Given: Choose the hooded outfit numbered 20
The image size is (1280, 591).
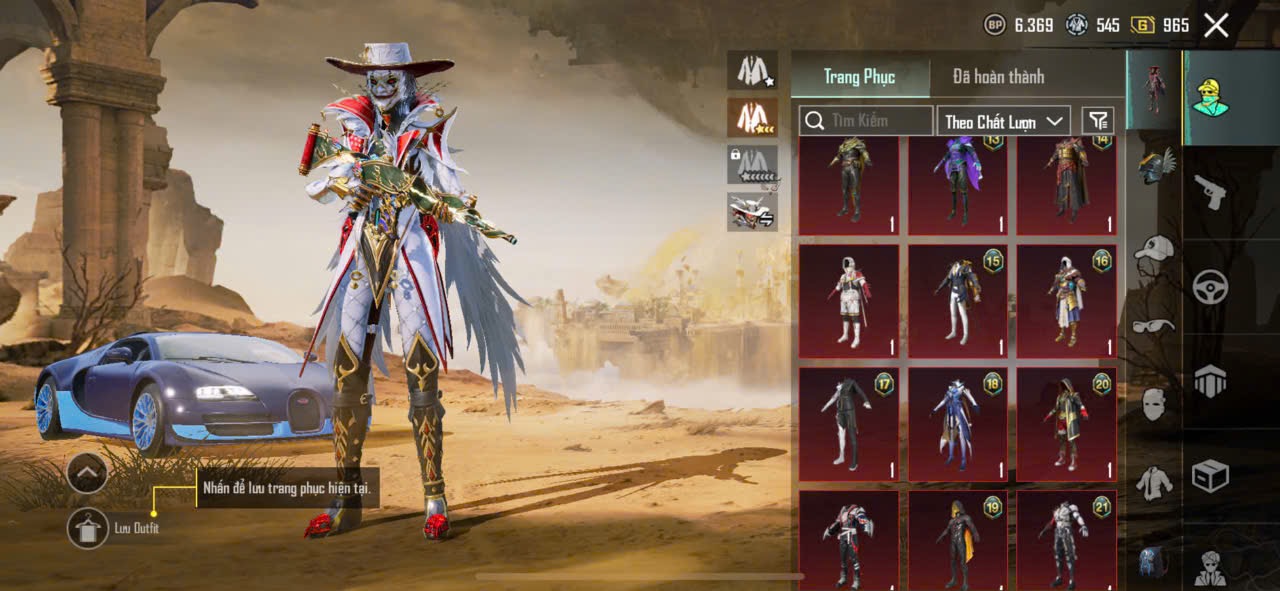Looking at the screenshot, I should tap(1066, 424).
